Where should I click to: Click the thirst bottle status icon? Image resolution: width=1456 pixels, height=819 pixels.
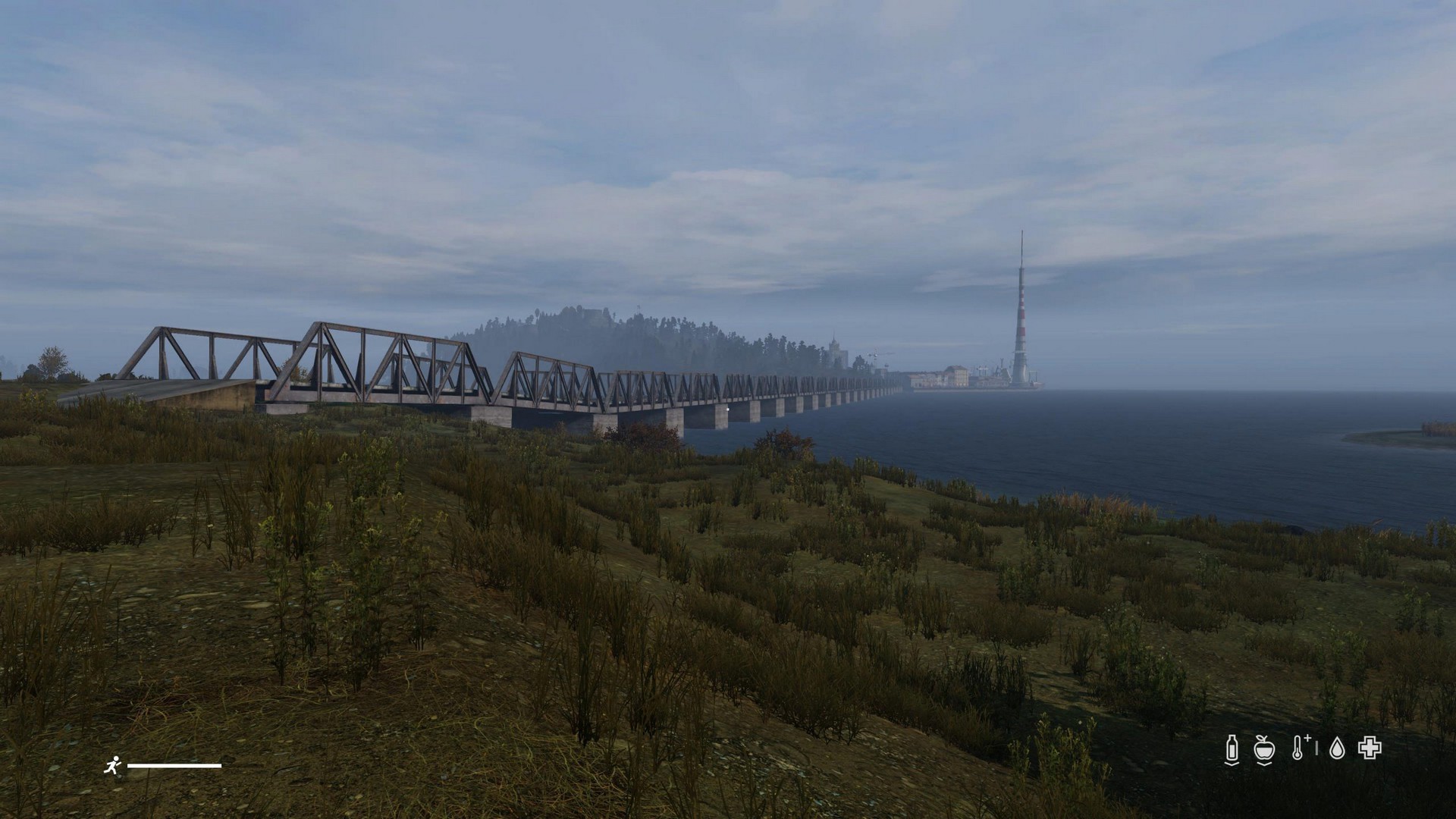(x=1232, y=748)
